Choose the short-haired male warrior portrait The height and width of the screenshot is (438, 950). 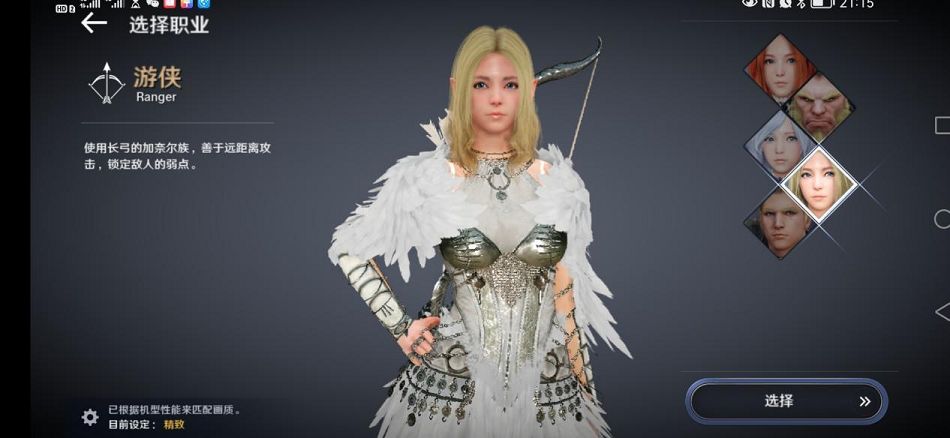click(780, 222)
